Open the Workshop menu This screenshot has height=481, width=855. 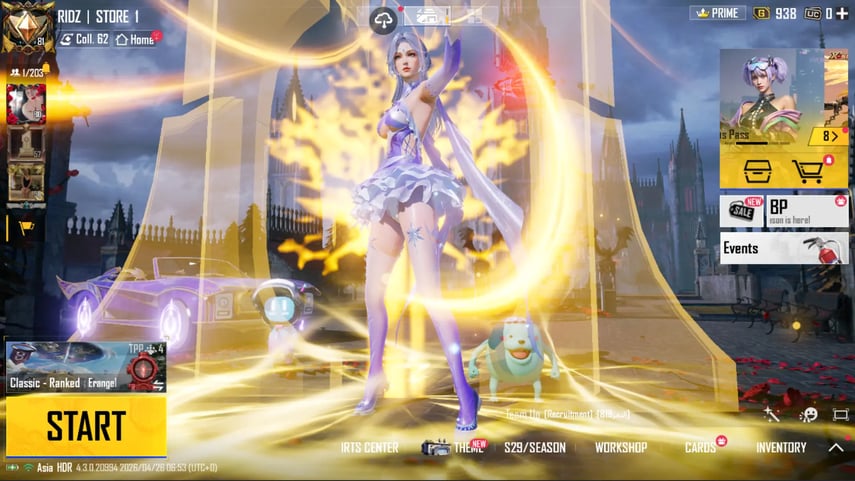(x=620, y=448)
